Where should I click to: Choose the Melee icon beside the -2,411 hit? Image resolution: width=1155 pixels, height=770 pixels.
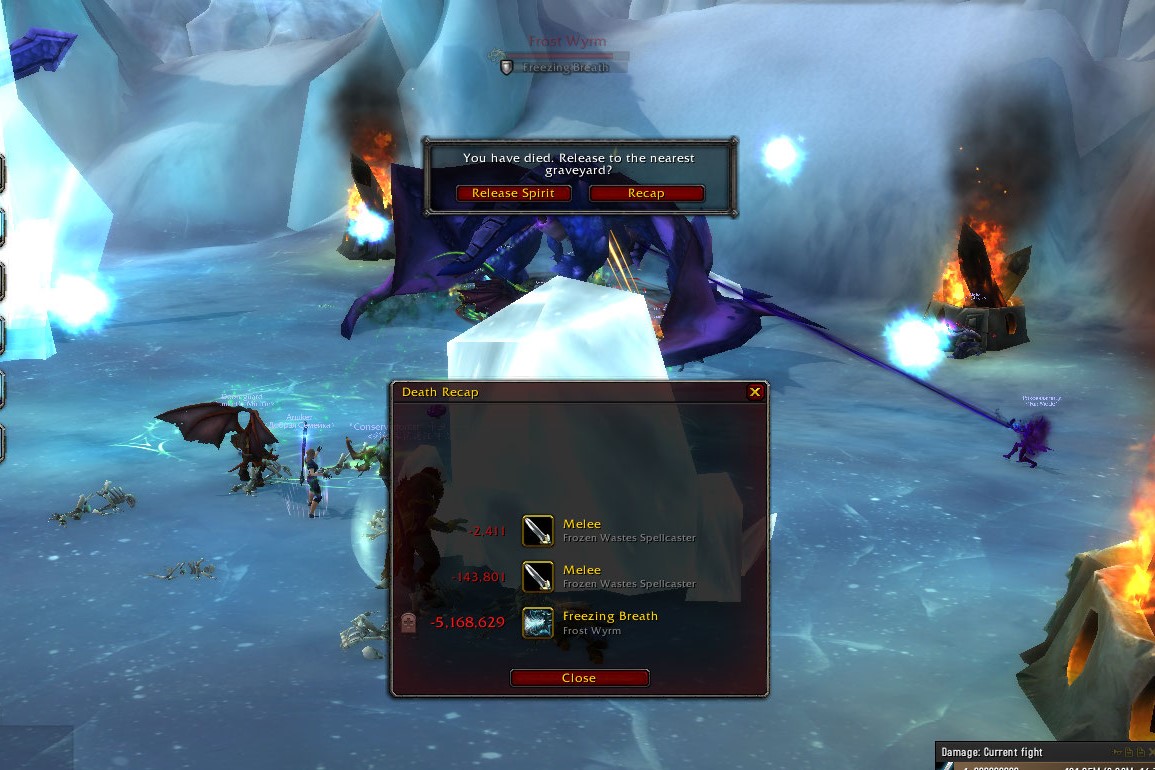538,531
